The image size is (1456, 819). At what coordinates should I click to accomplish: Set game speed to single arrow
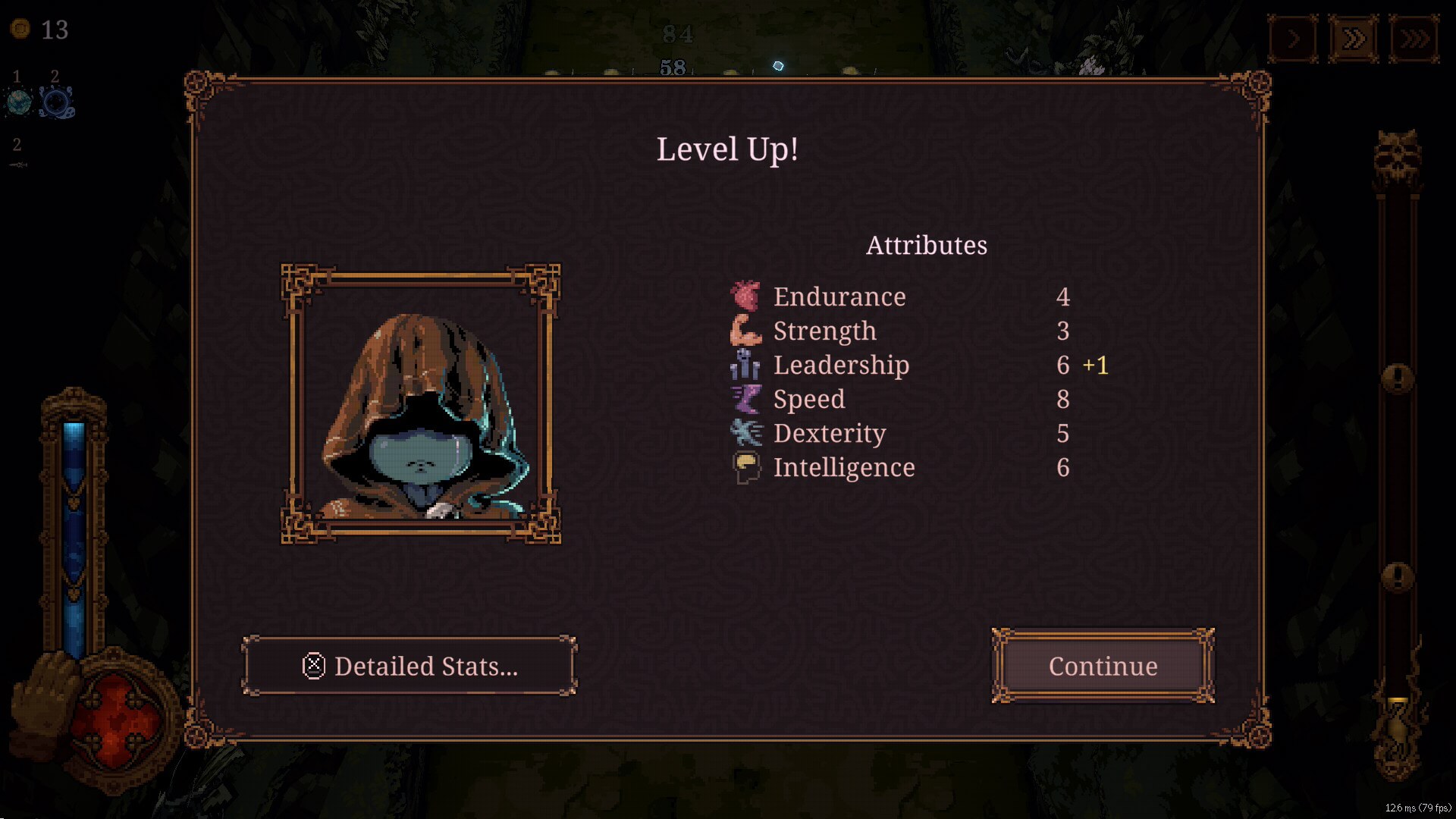tap(1293, 38)
